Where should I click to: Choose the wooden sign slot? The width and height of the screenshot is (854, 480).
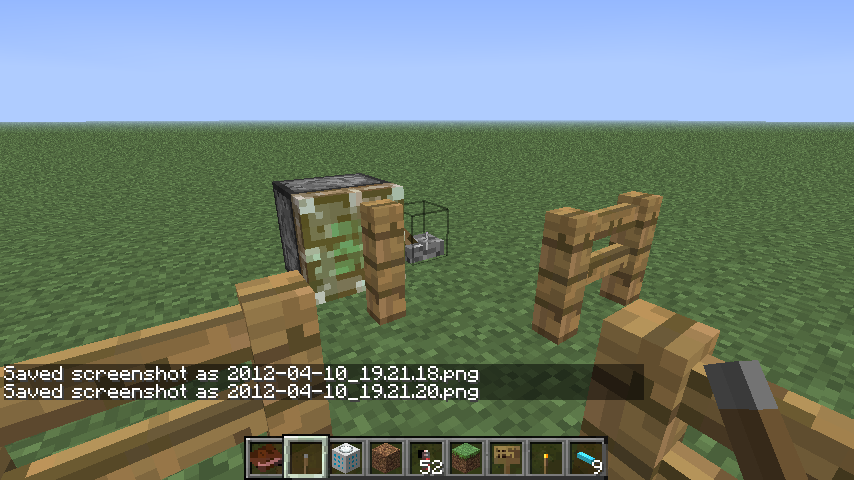coord(506,458)
